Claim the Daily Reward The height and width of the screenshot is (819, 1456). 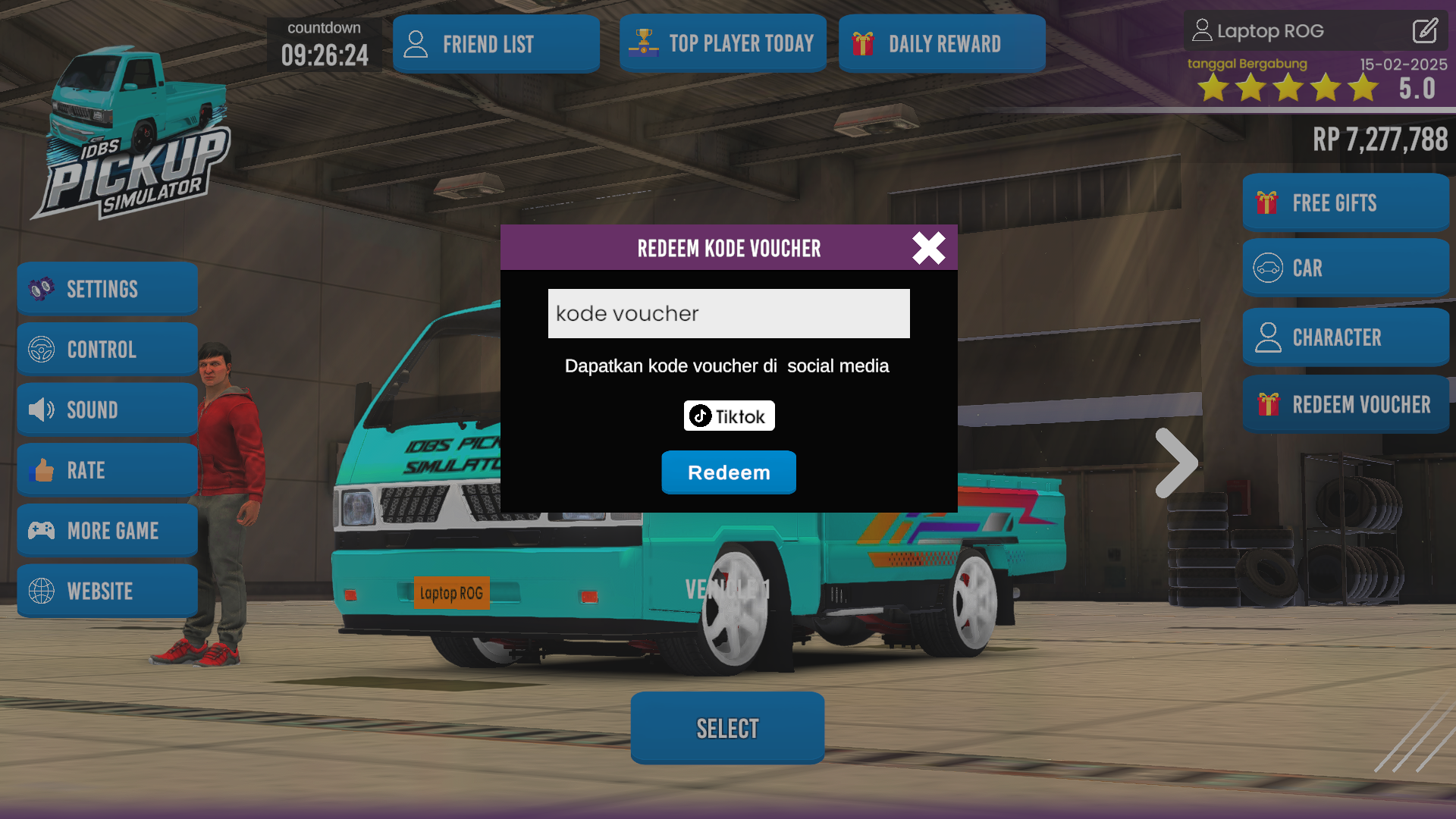coord(941,43)
